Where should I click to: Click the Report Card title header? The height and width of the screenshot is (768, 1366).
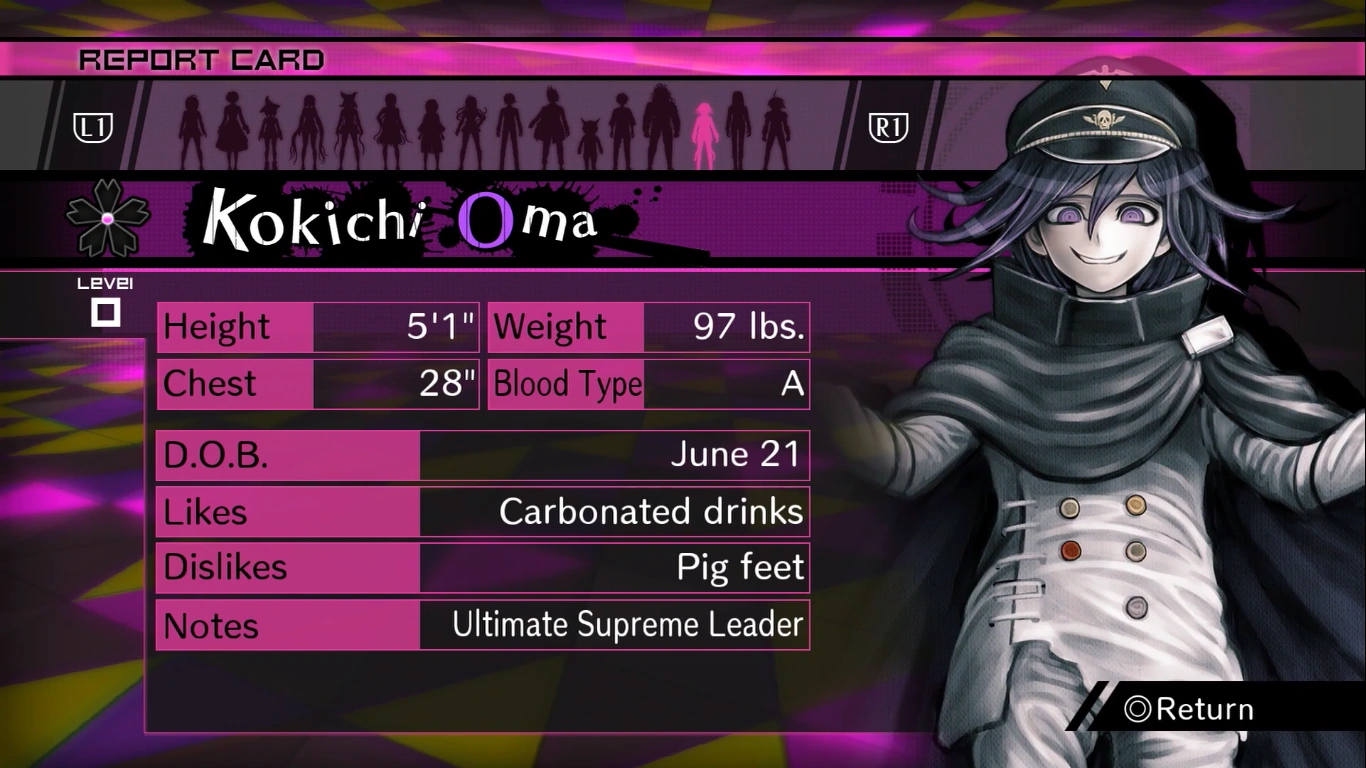coord(200,59)
